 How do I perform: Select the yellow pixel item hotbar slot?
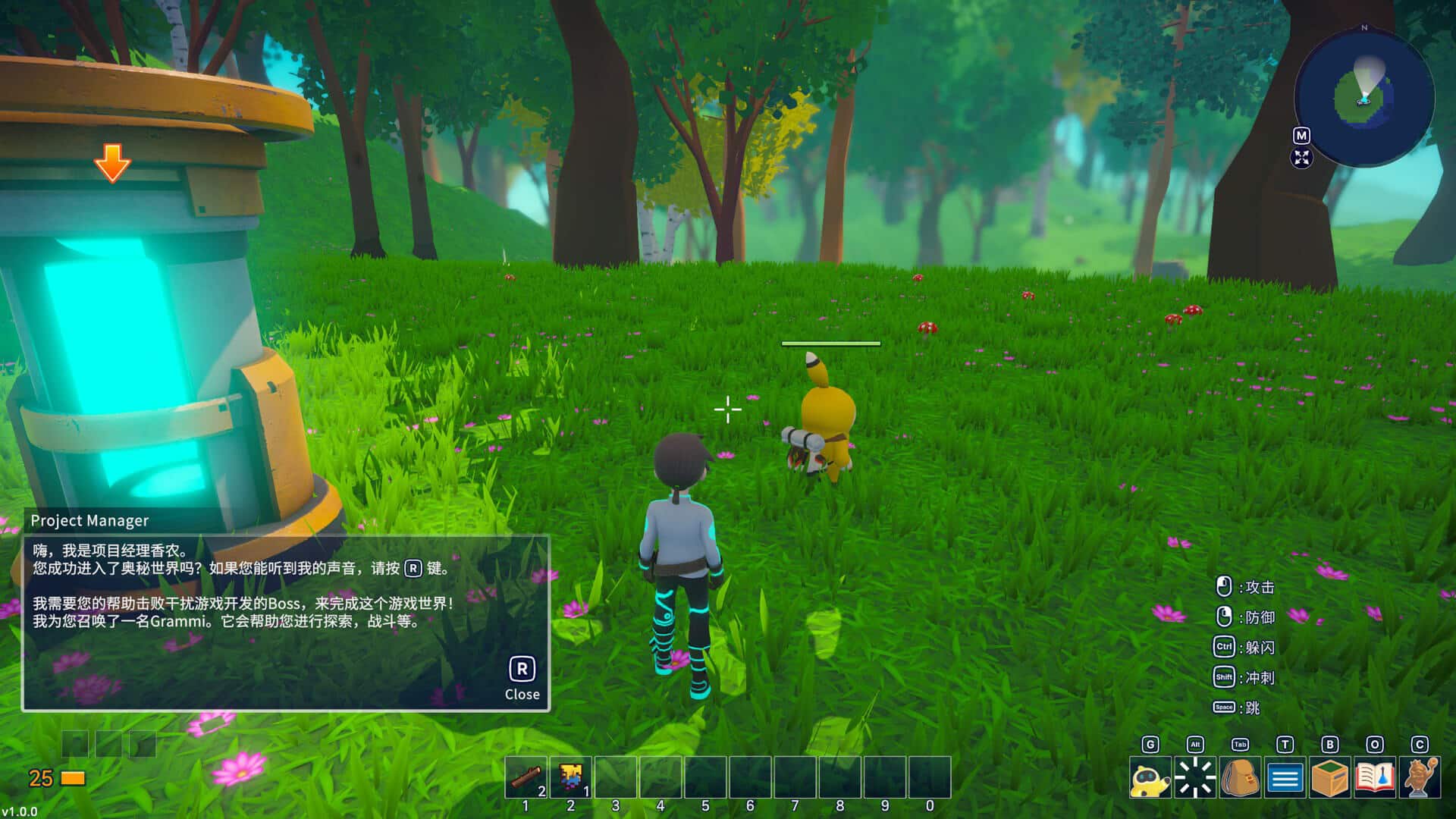[571, 777]
